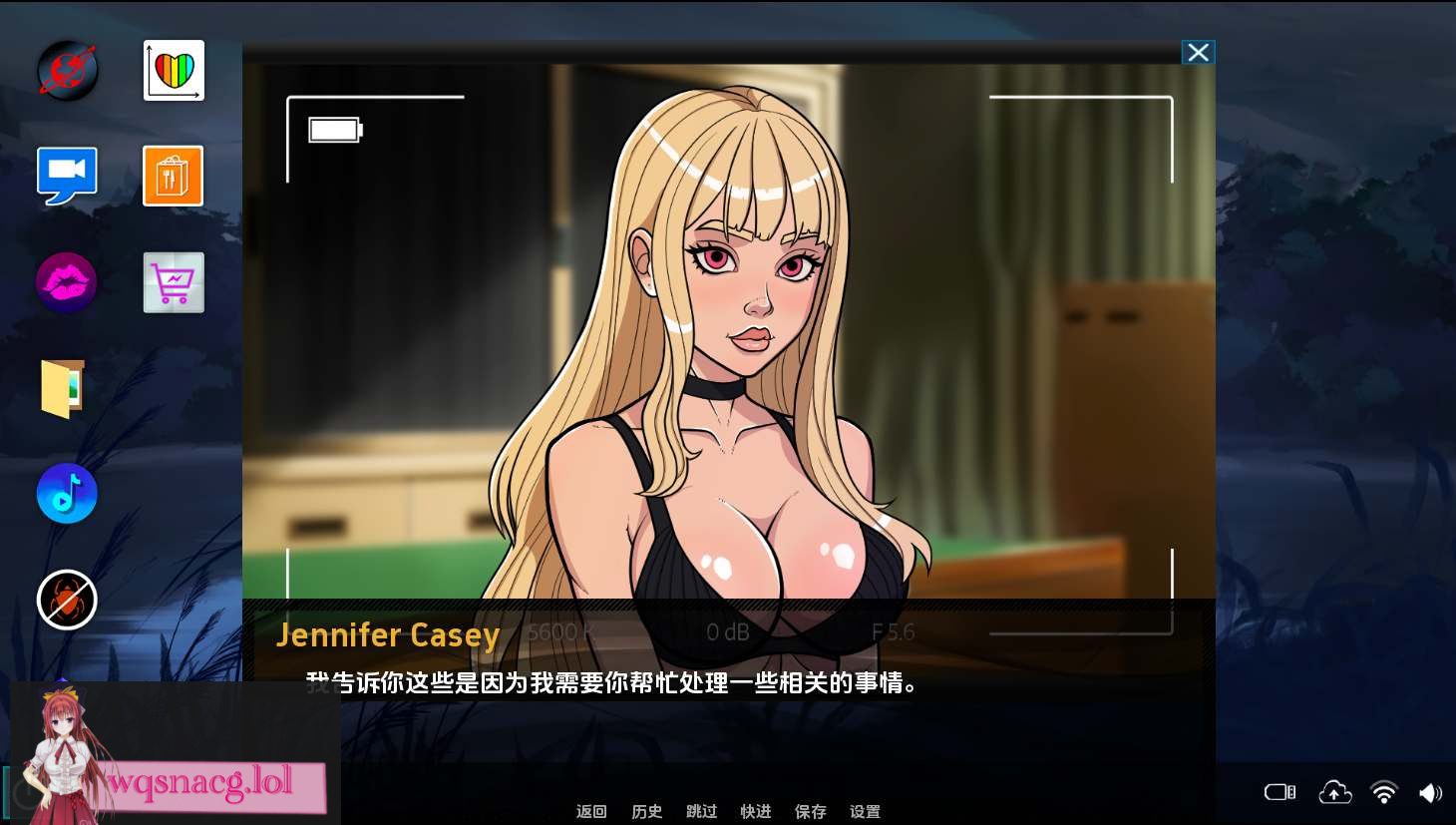
Task: Open the rainbow heart statistics app
Action: tap(173, 70)
